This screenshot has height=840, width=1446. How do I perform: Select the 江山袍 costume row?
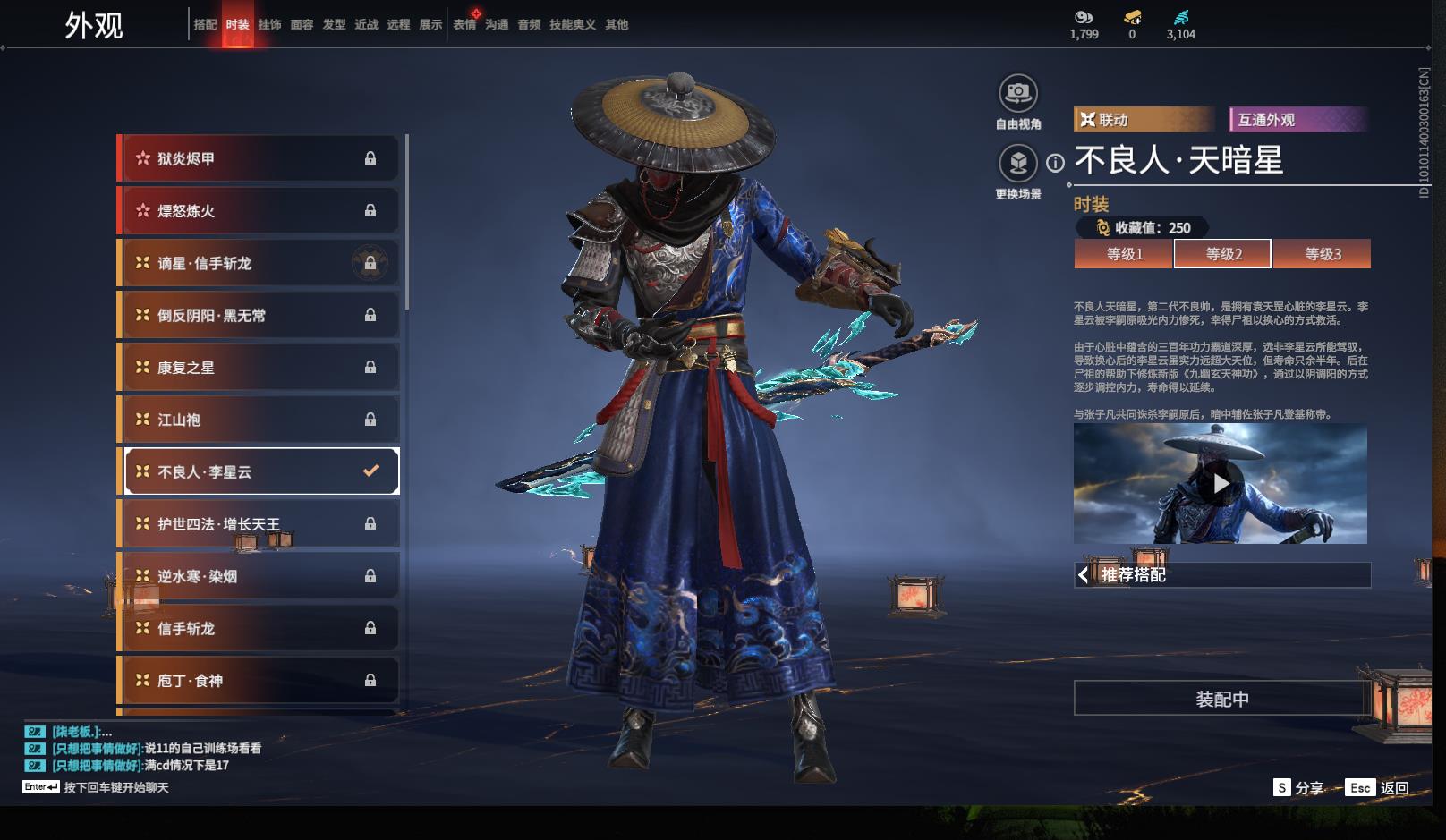click(x=259, y=420)
